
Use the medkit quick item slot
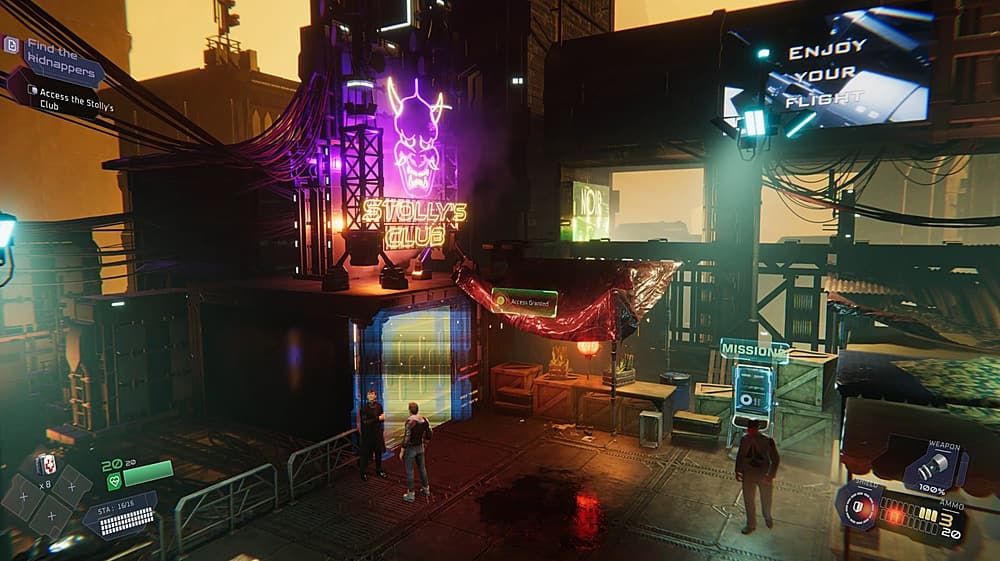46,463
